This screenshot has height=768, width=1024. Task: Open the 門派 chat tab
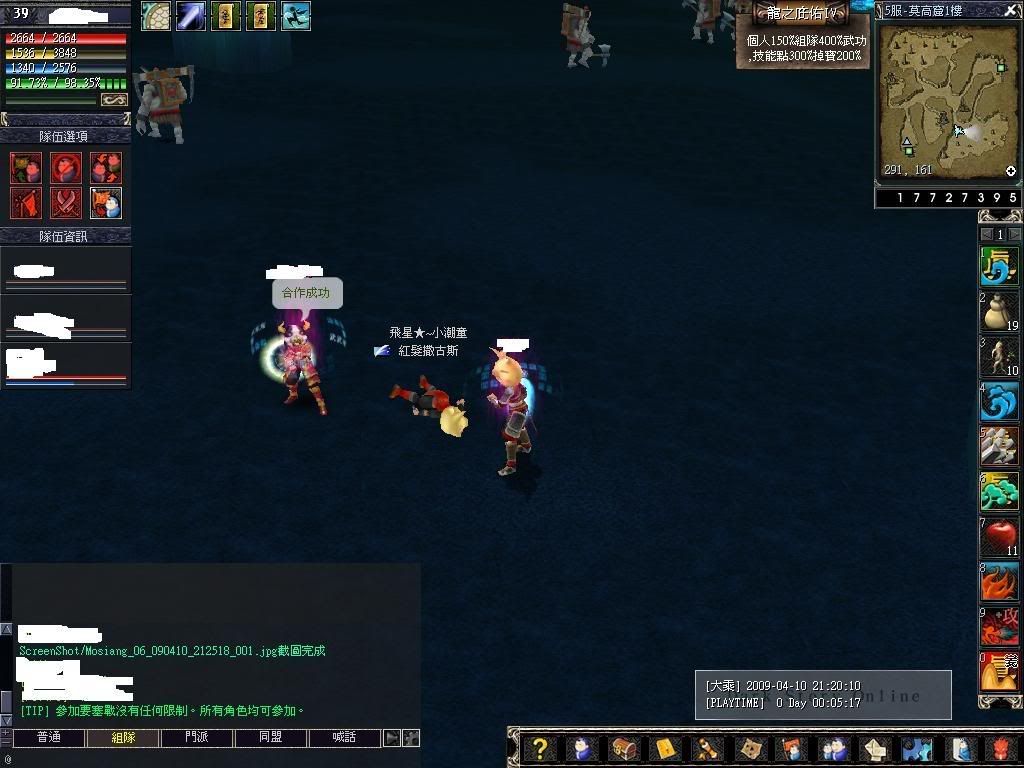click(x=197, y=738)
